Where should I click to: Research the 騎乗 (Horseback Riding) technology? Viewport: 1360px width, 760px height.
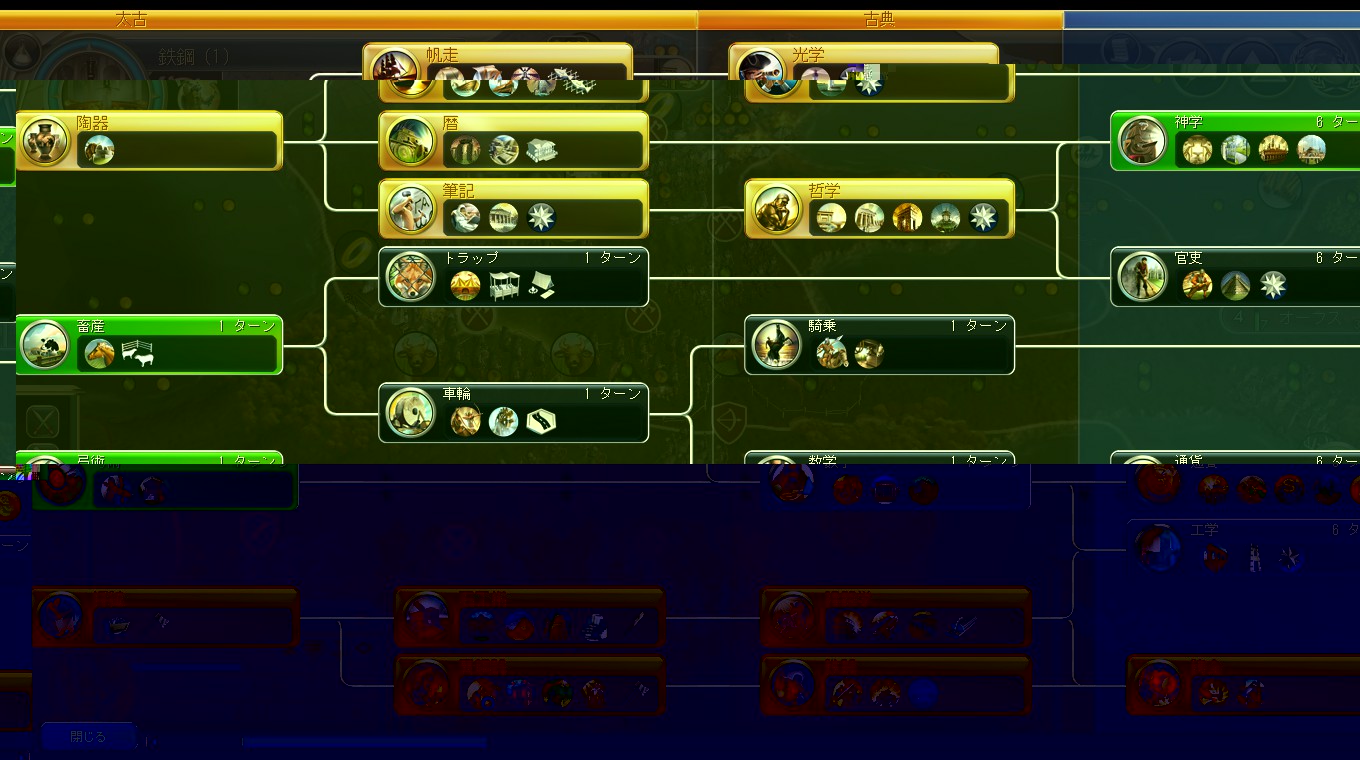point(880,344)
